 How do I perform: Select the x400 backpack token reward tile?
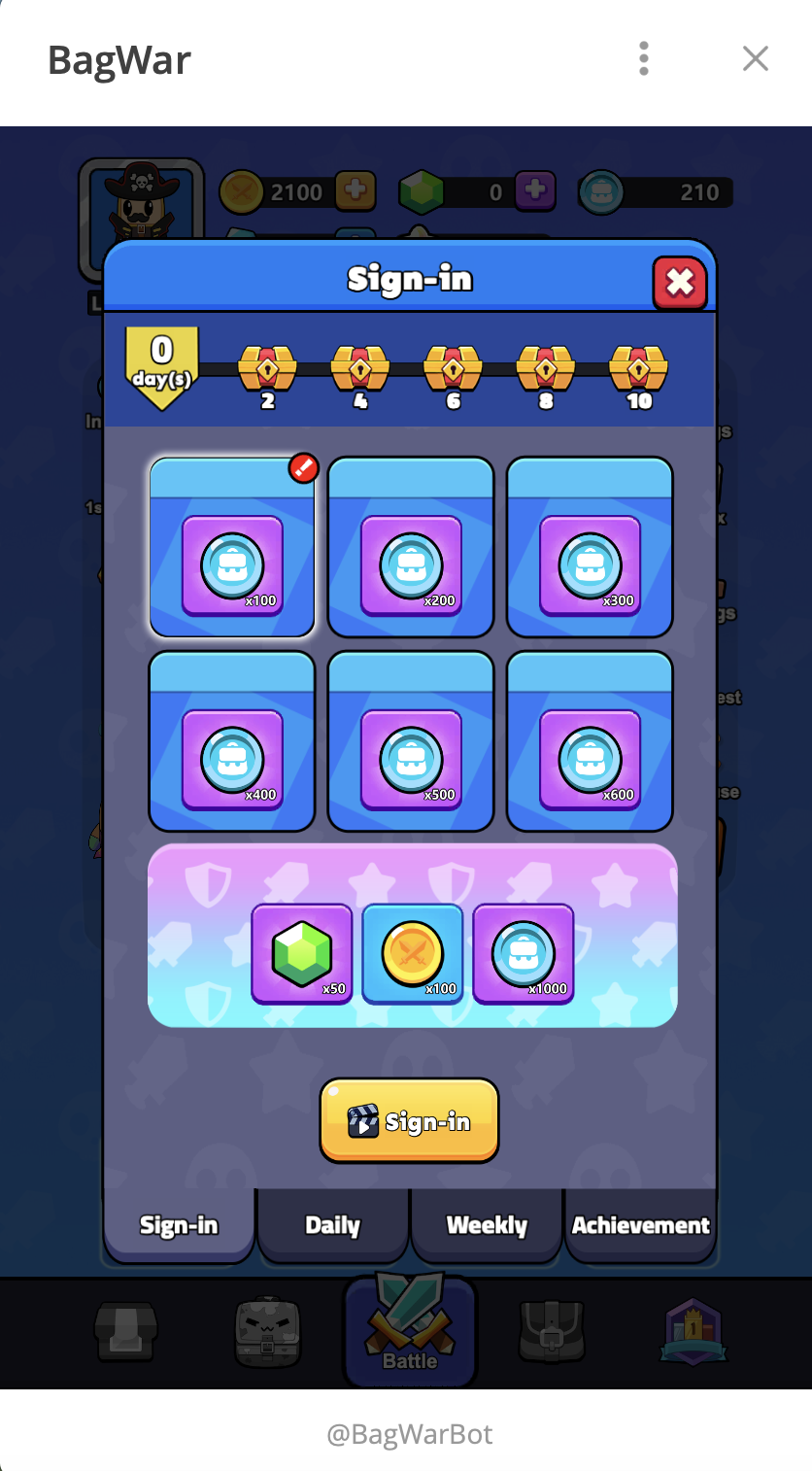coord(232,741)
